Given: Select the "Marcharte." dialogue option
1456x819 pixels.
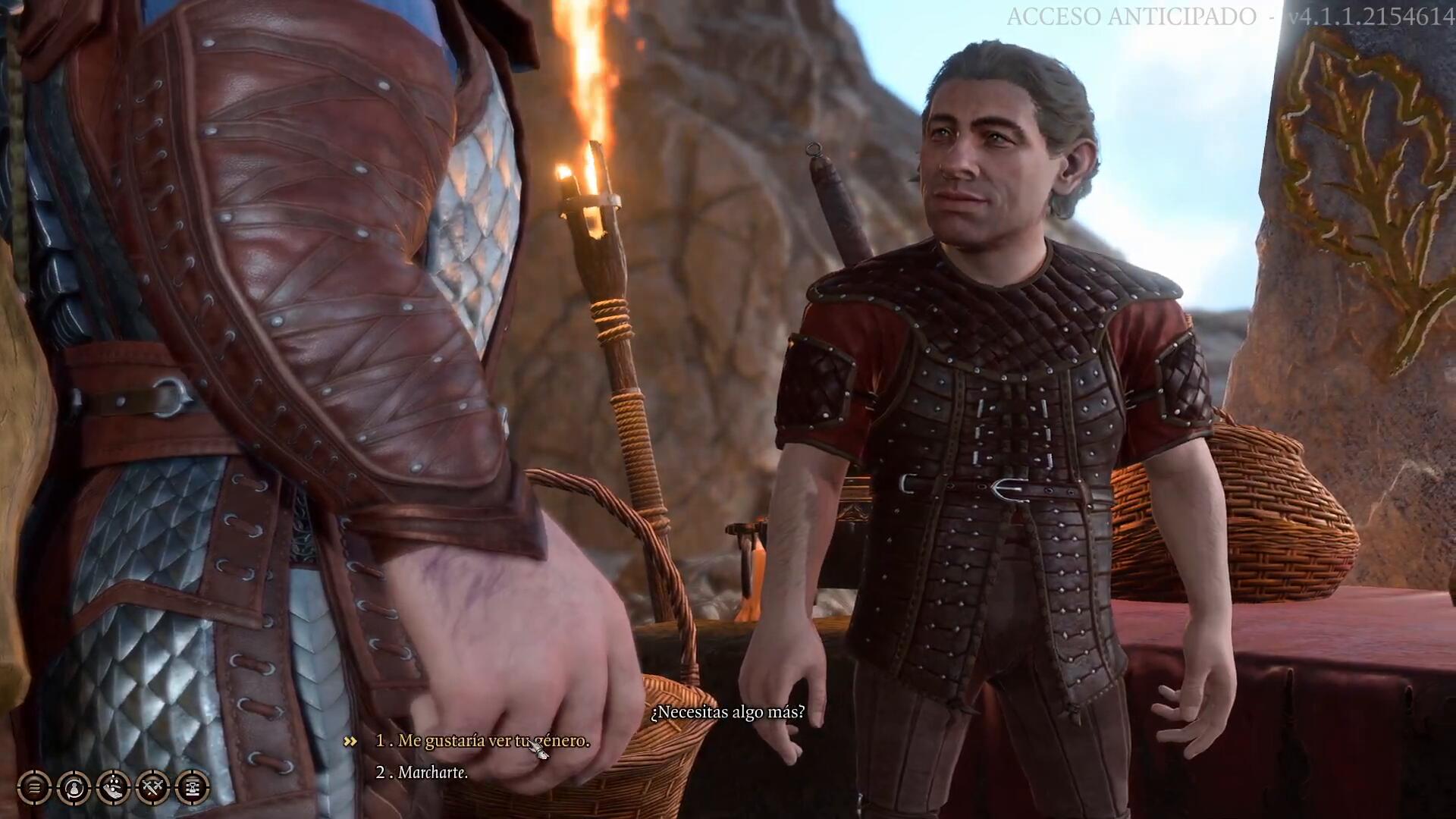Looking at the screenshot, I should coord(432,773).
